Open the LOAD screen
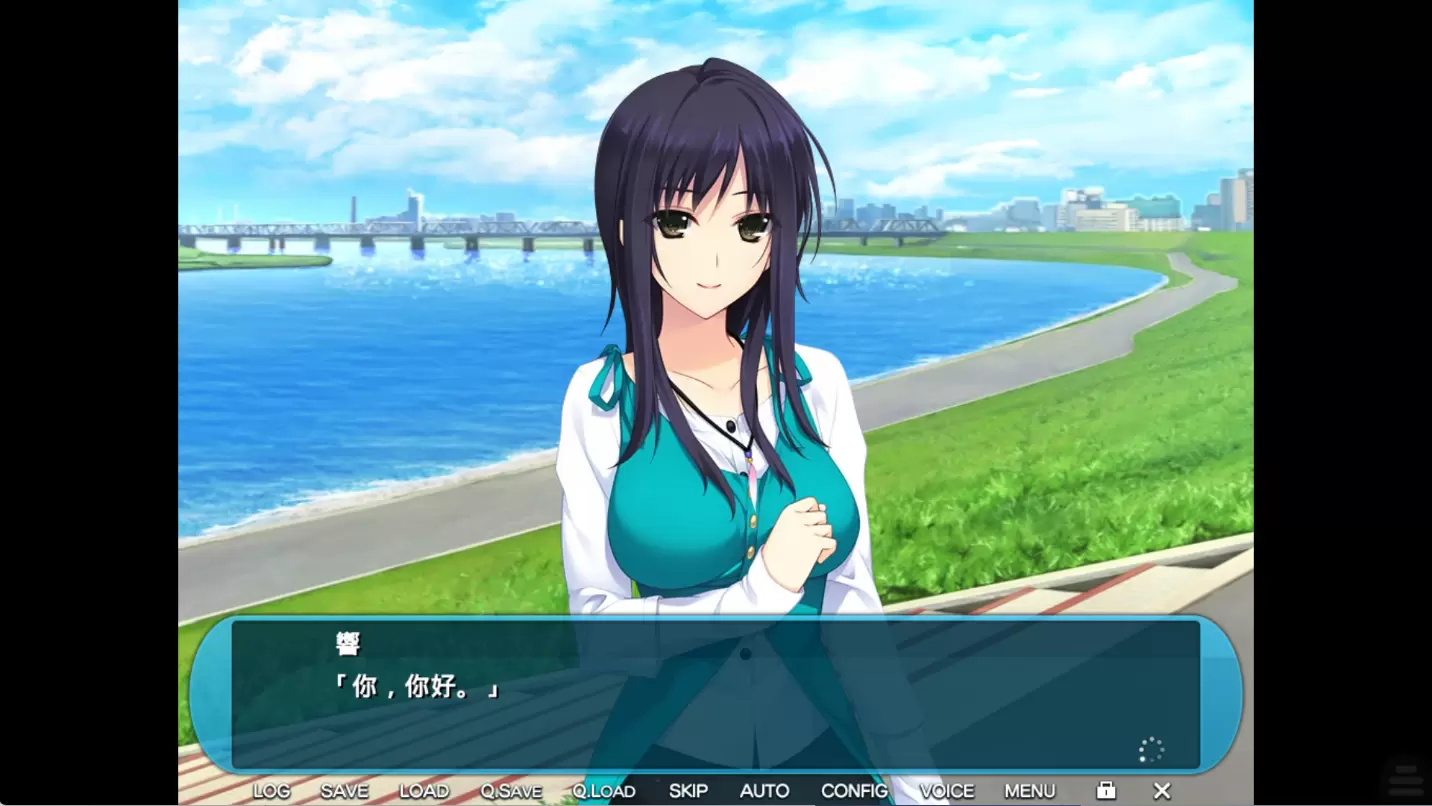Screen dimensions: 1432x806 [424, 791]
